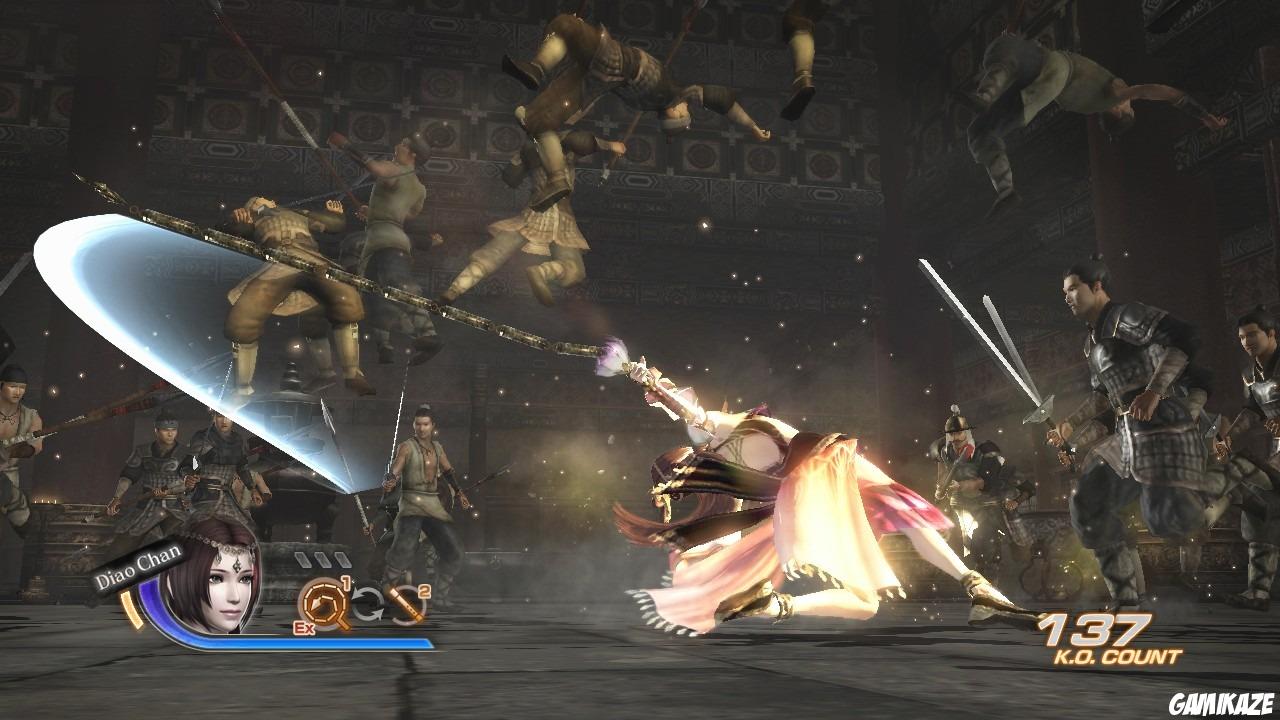Click the first gray Musou bar segment
The height and width of the screenshot is (720, 1280).
pos(303,559)
